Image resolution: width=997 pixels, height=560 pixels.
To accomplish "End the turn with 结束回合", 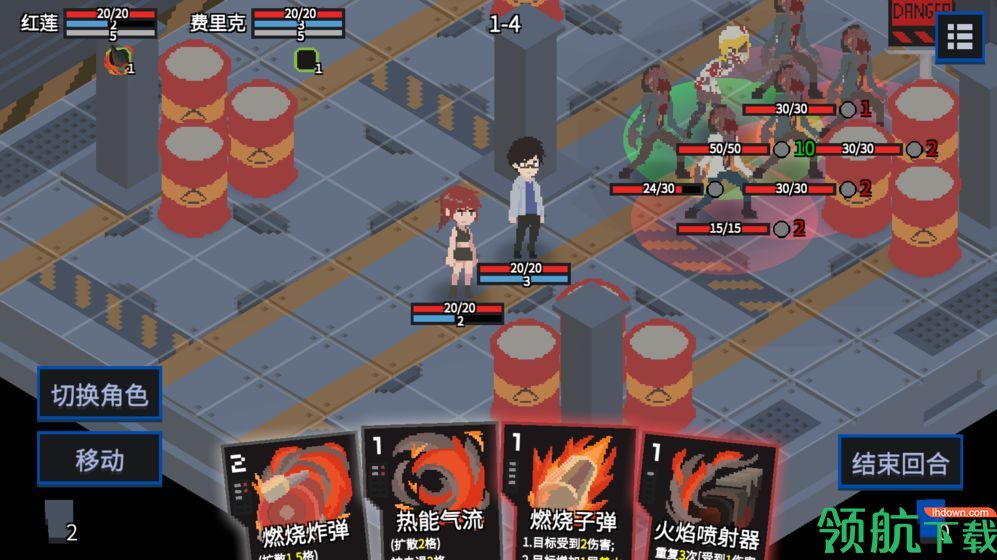I will click(x=899, y=463).
